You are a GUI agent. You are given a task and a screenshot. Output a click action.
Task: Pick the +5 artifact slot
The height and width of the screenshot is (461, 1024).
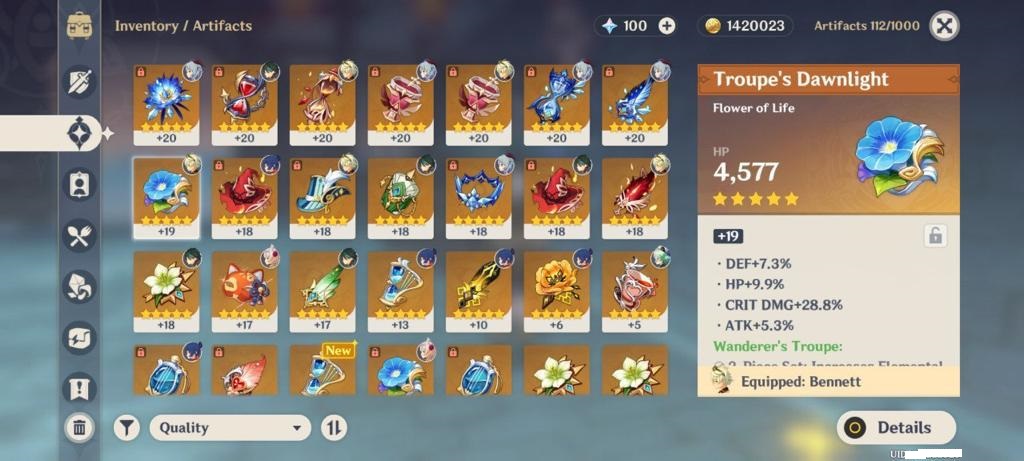634,291
